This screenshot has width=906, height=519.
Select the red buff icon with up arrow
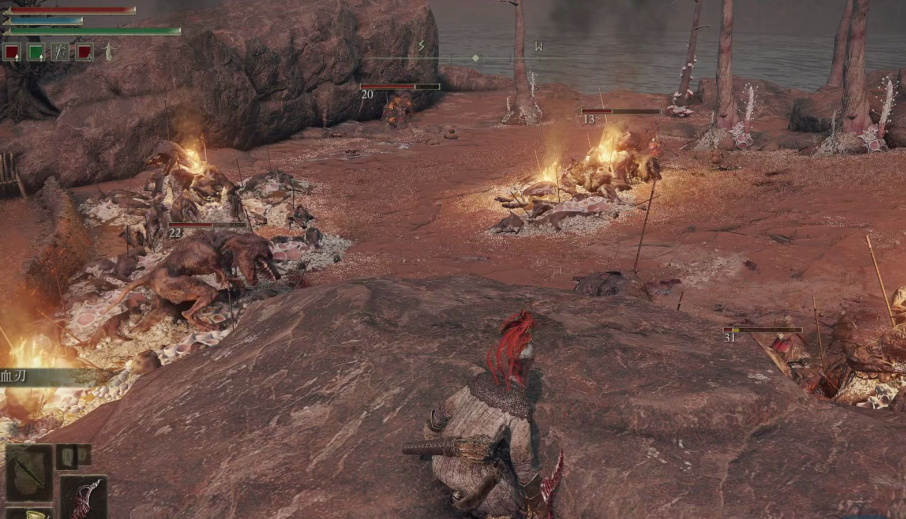11,52
